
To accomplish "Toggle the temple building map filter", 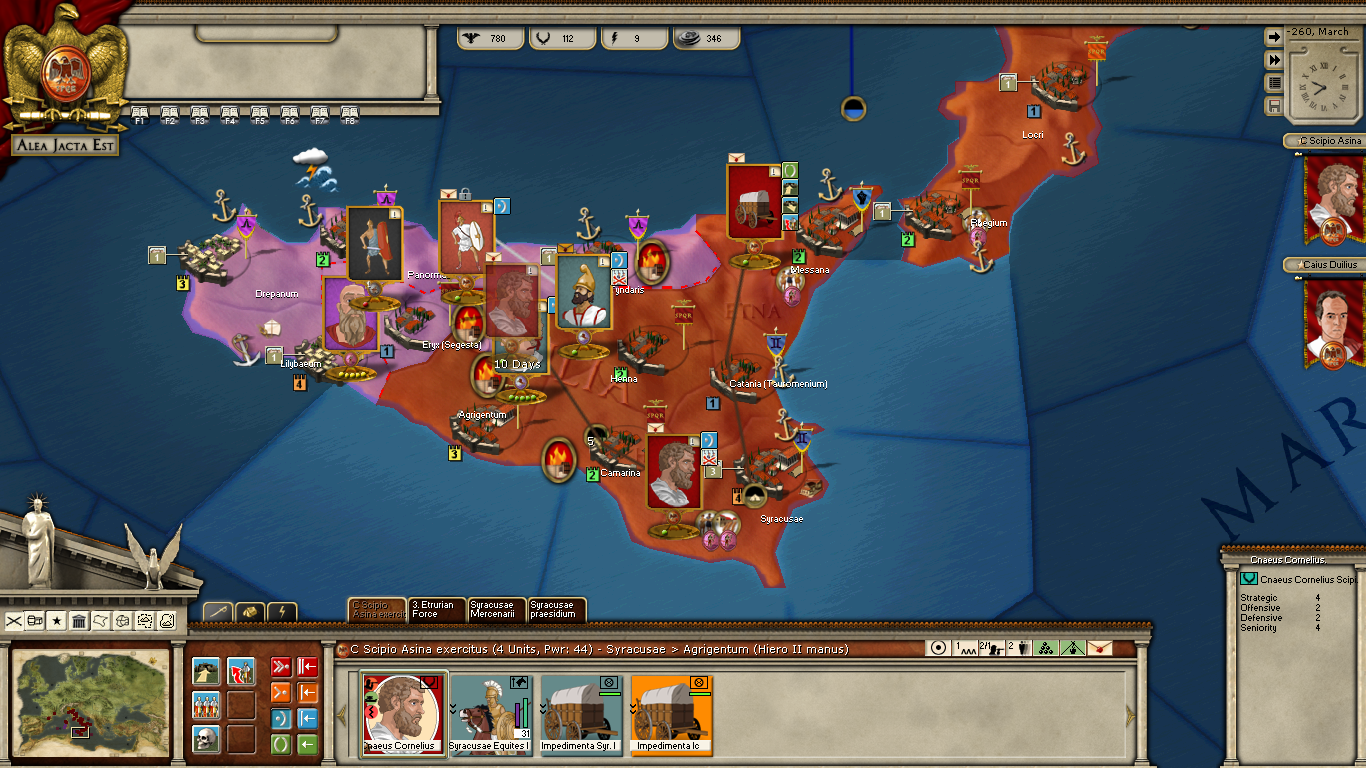I will point(79,621).
